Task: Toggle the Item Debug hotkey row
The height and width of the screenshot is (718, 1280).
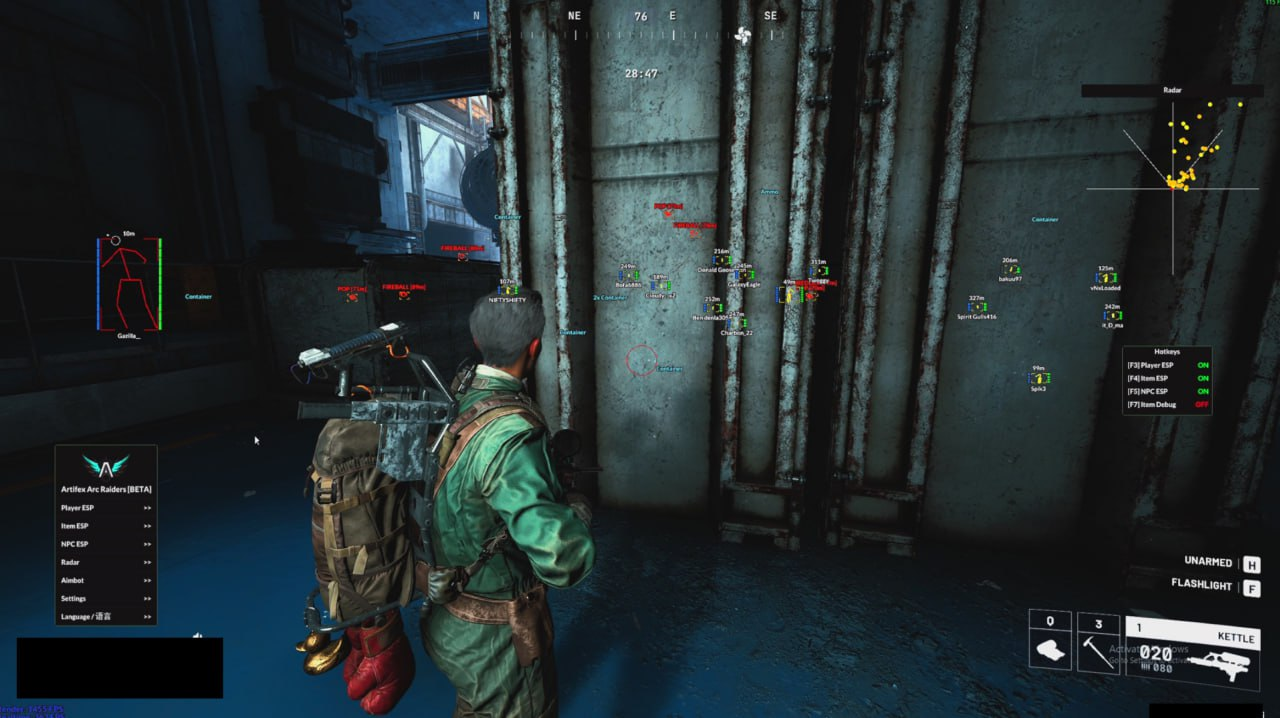Action: click(1167, 405)
